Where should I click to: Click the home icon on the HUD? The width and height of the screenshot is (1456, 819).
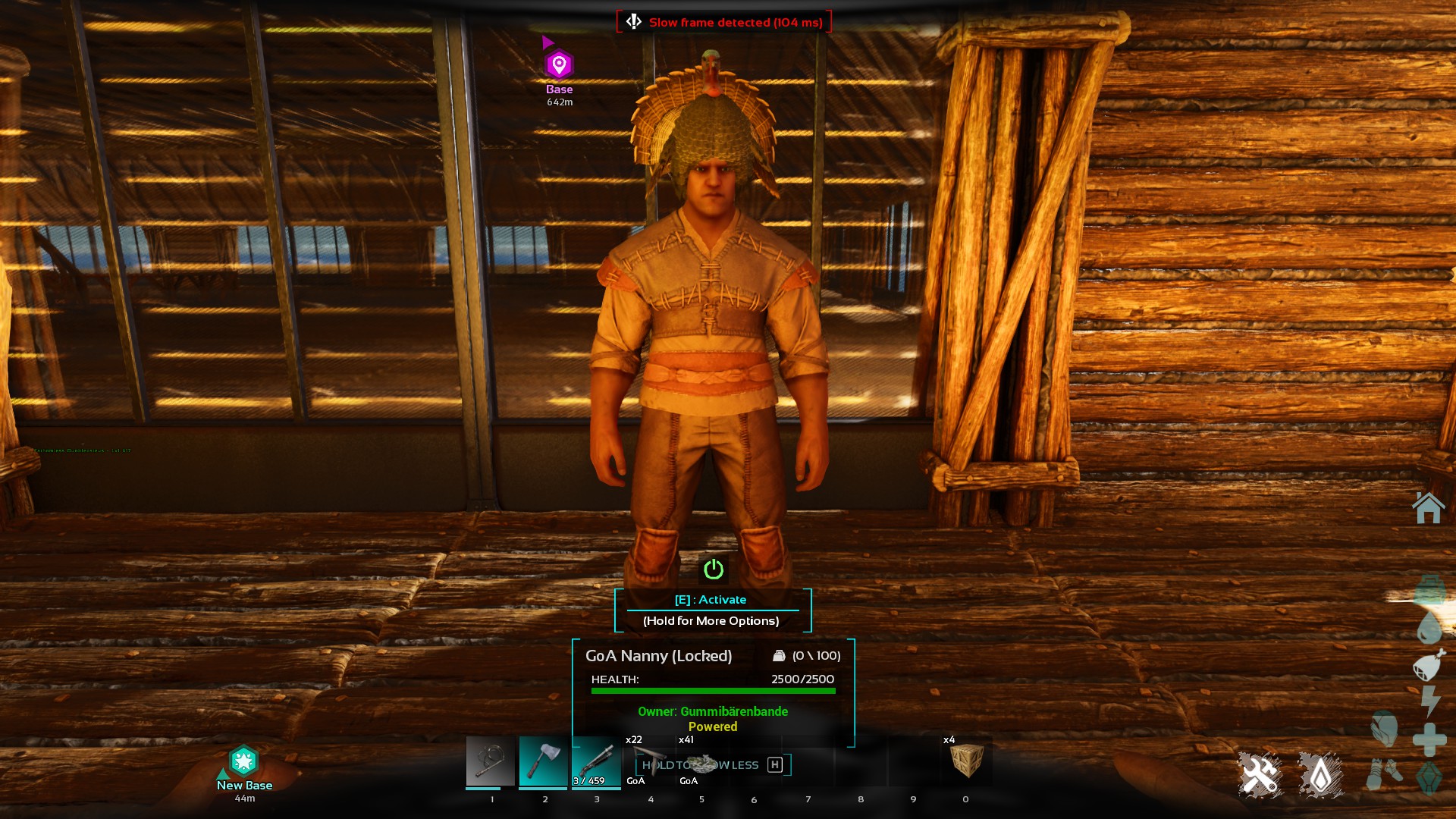[x=1428, y=508]
